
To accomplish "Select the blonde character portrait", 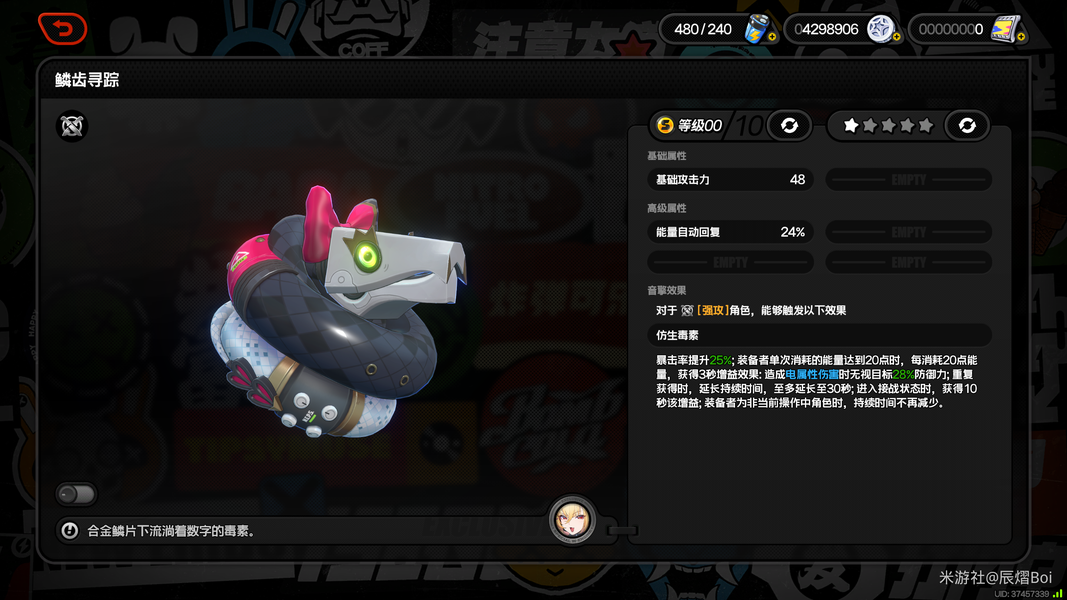I will [x=572, y=520].
